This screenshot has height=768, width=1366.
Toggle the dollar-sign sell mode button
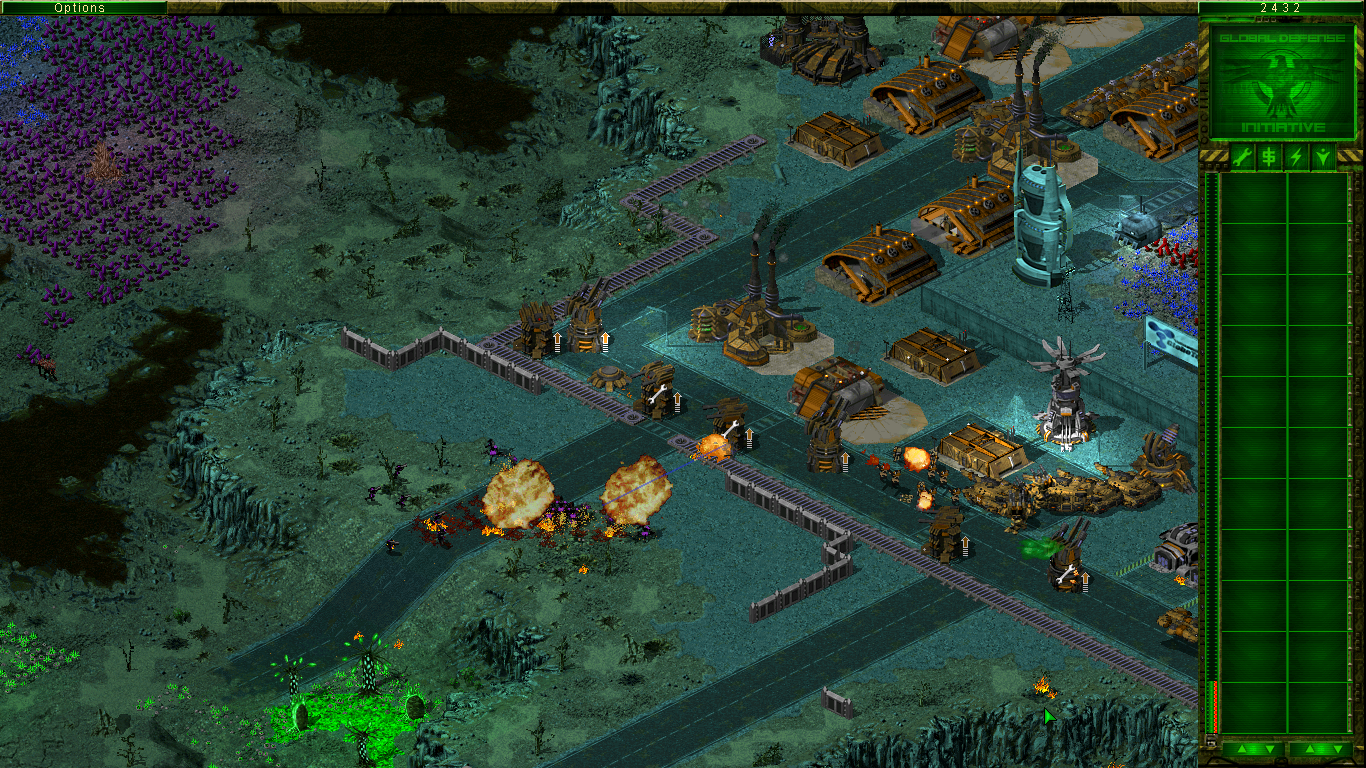click(x=1268, y=157)
